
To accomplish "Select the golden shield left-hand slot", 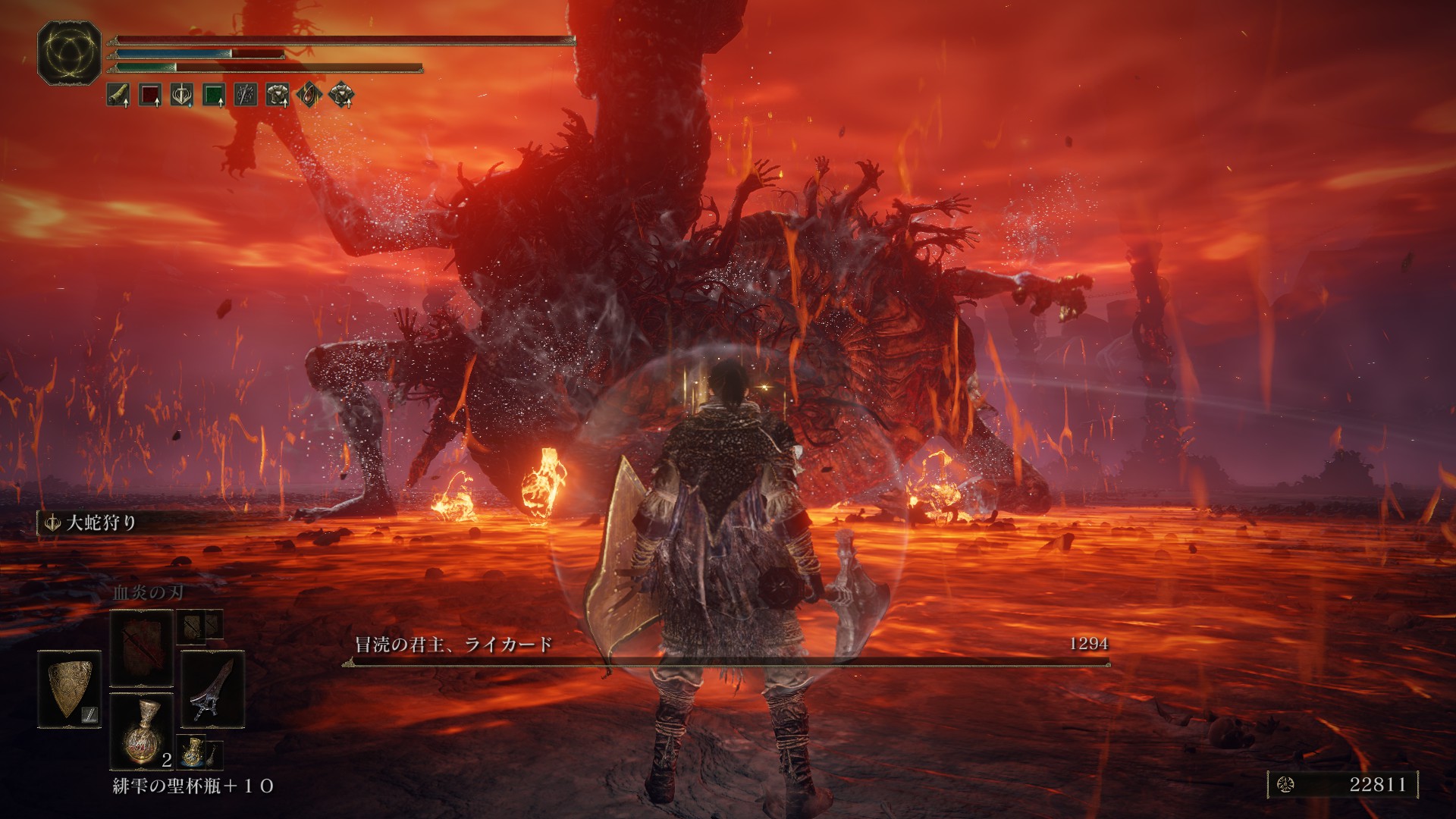I will pyautogui.click(x=70, y=689).
